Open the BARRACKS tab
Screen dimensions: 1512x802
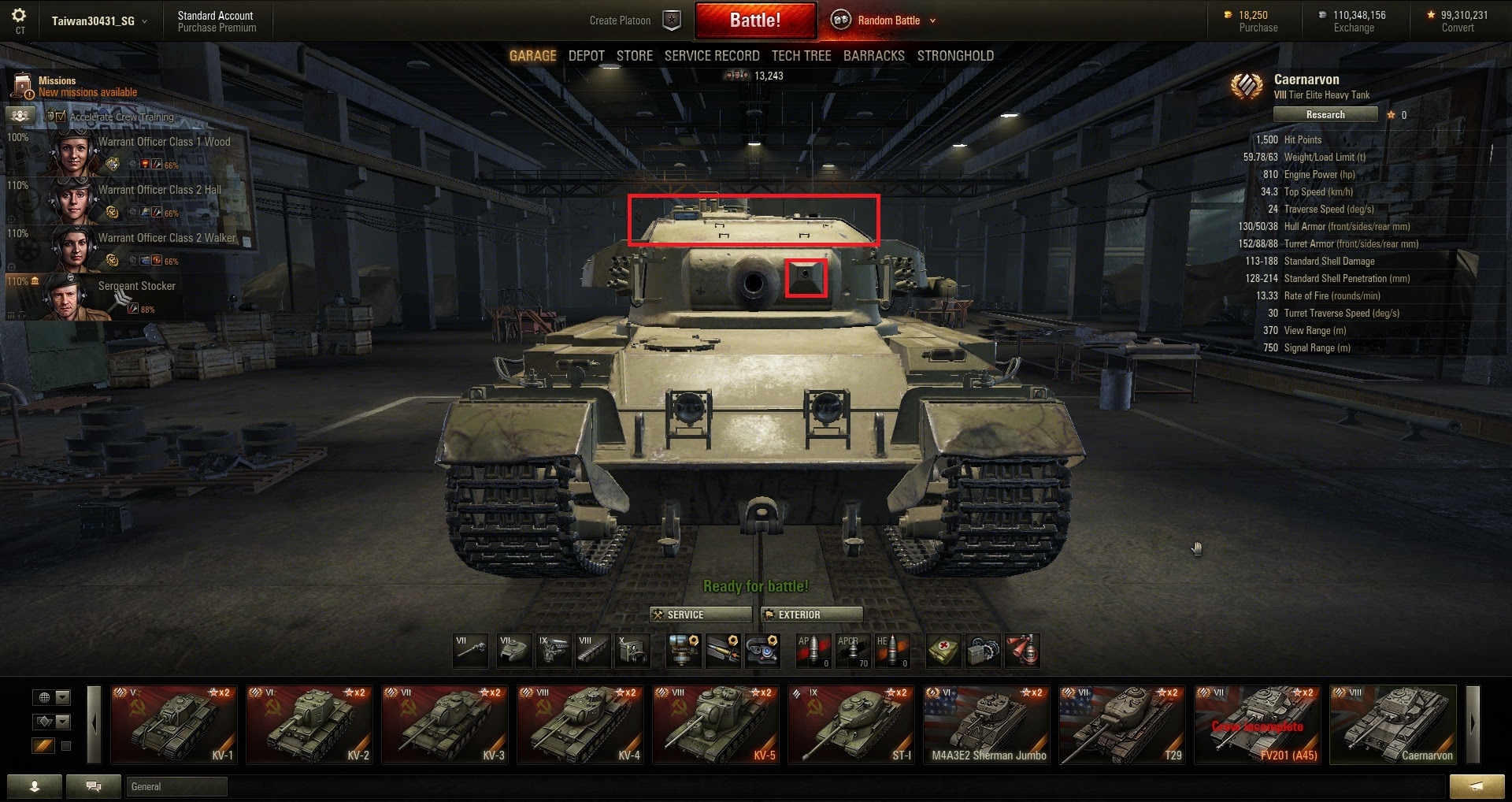(873, 55)
